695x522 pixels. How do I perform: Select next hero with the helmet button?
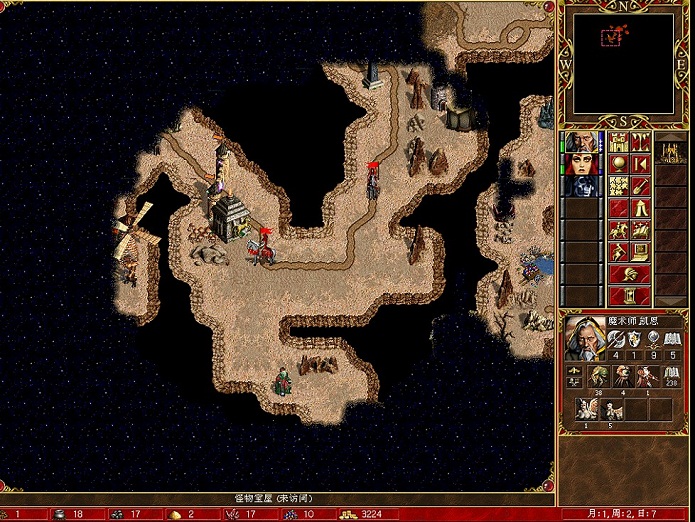pos(629,272)
